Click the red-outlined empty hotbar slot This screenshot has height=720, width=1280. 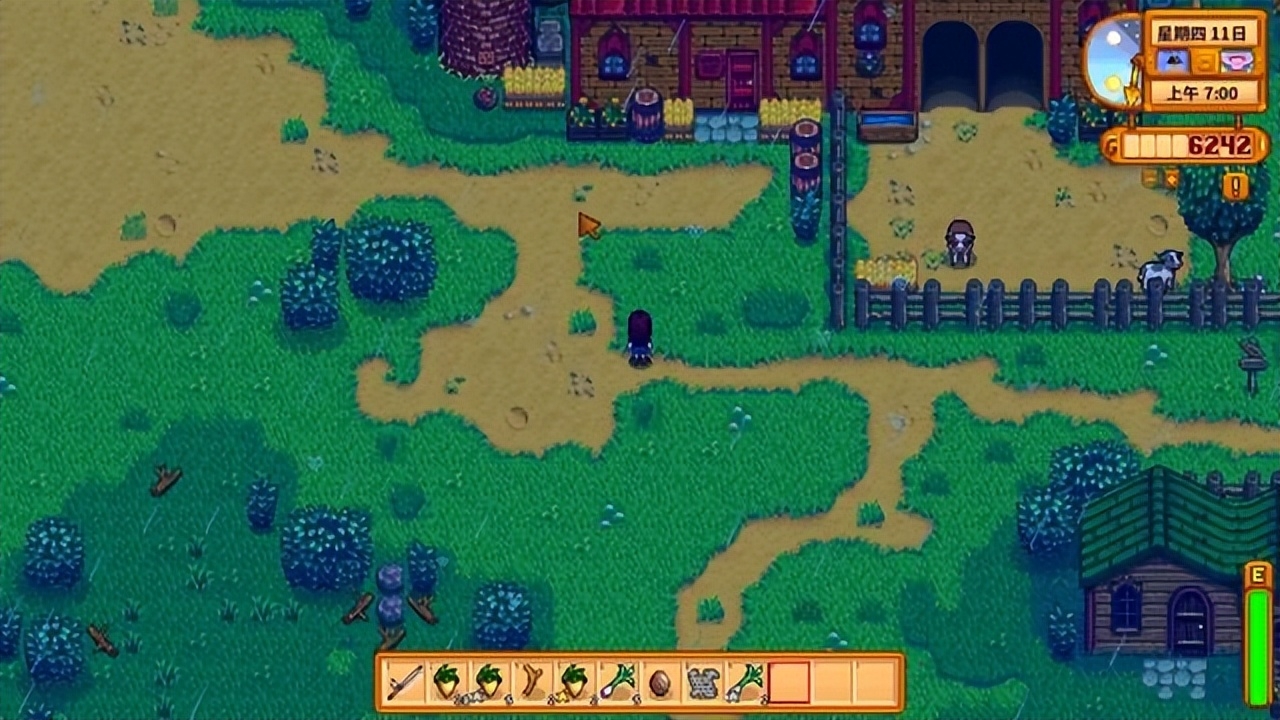(x=789, y=683)
